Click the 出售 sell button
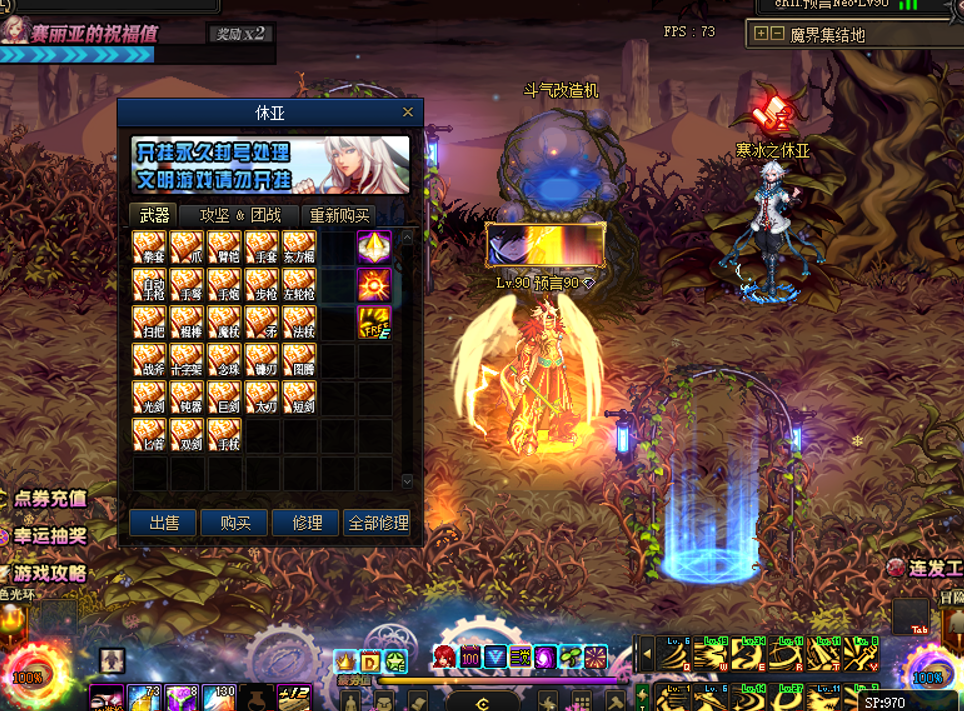The image size is (964, 711). [x=163, y=523]
